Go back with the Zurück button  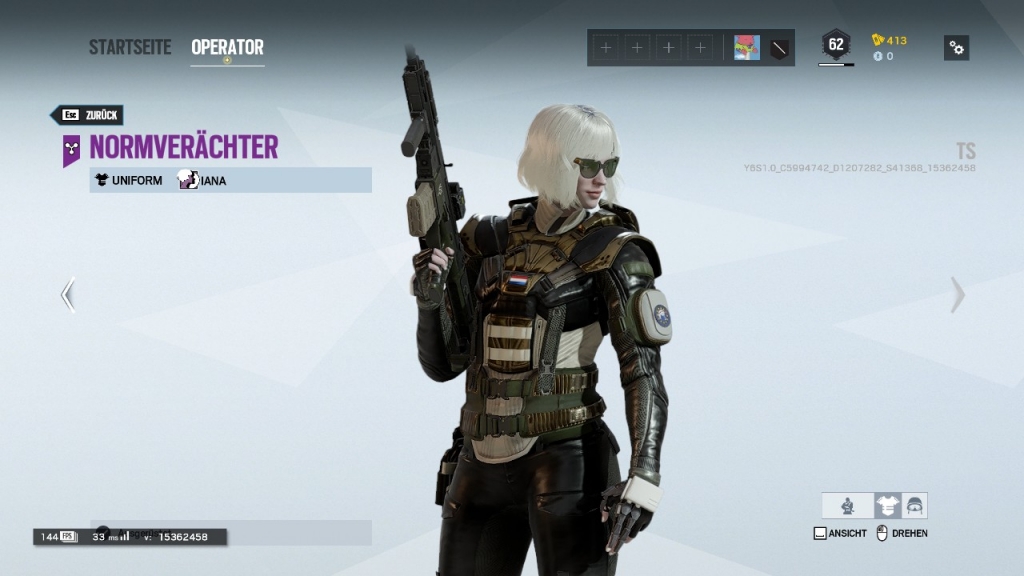86,115
